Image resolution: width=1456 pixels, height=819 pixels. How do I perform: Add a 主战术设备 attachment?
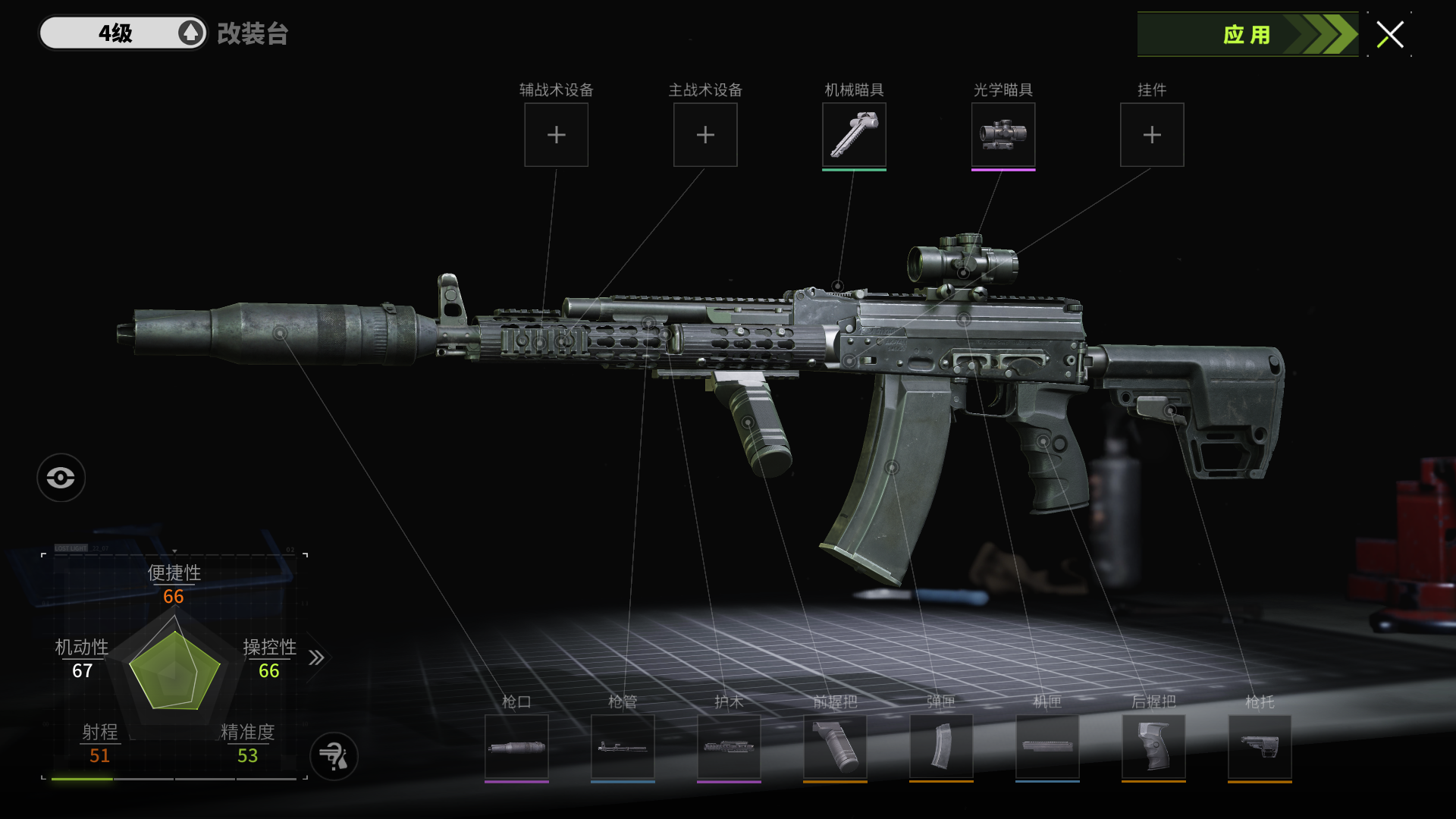705,135
